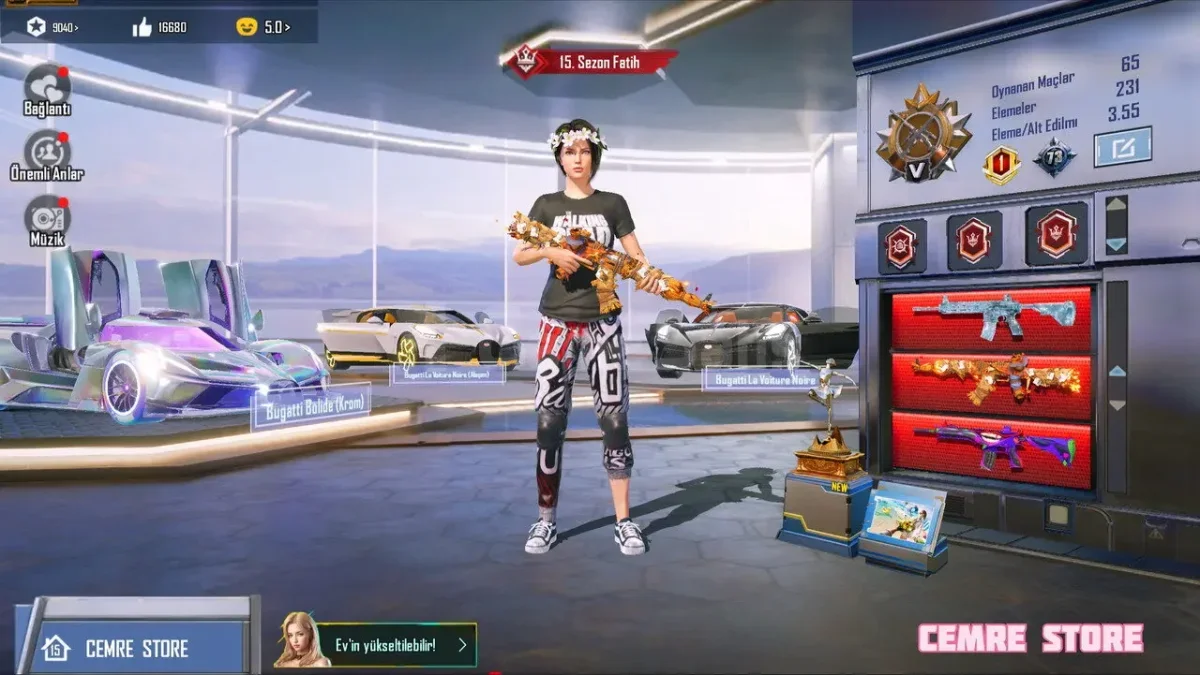This screenshot has height=675, width=1200.
Task: Open the Önemli Anlar highlights icon
Action: (47, 153)
